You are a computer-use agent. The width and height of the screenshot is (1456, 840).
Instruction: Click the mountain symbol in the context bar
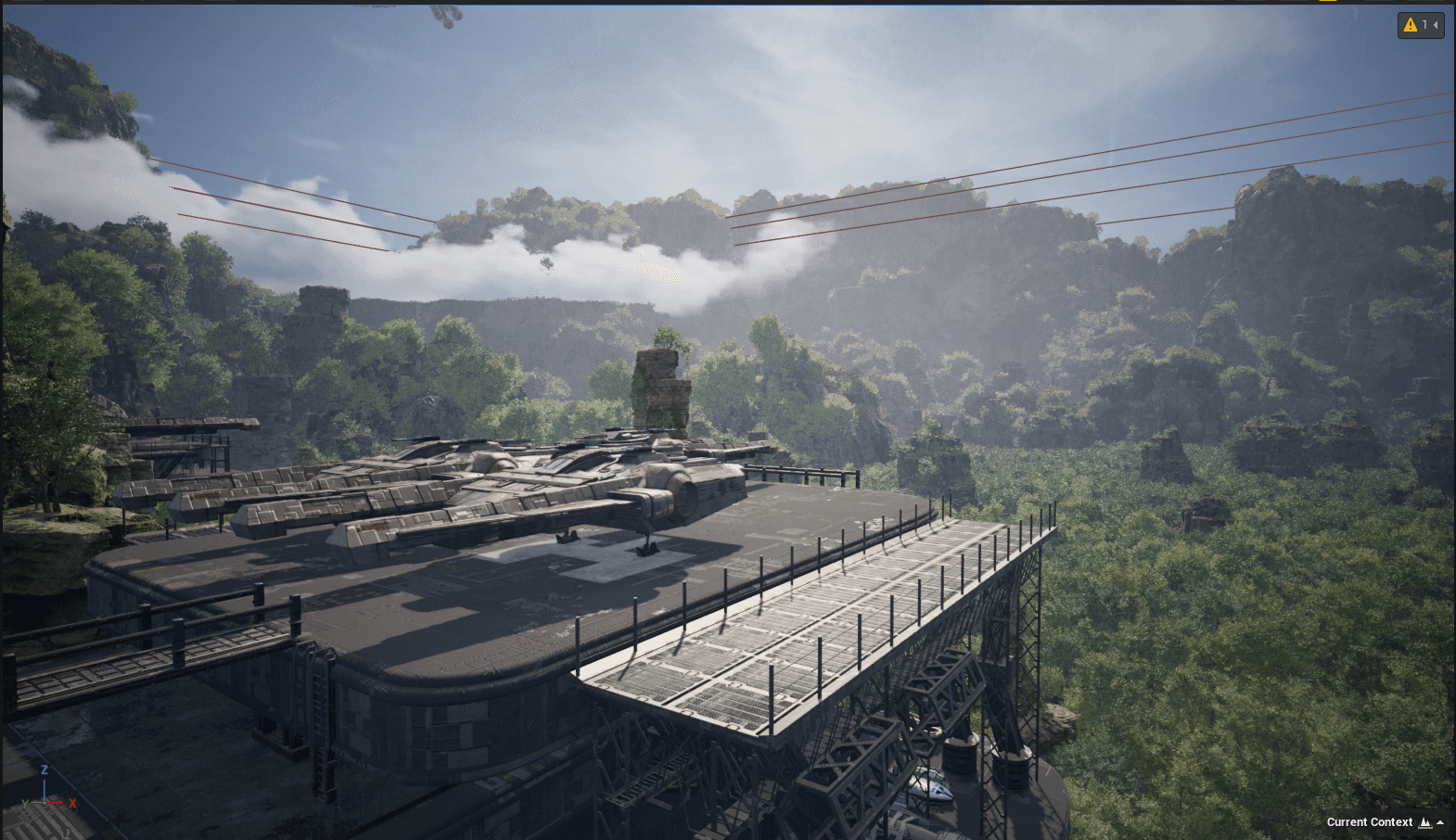click(x=1425, y=821)
